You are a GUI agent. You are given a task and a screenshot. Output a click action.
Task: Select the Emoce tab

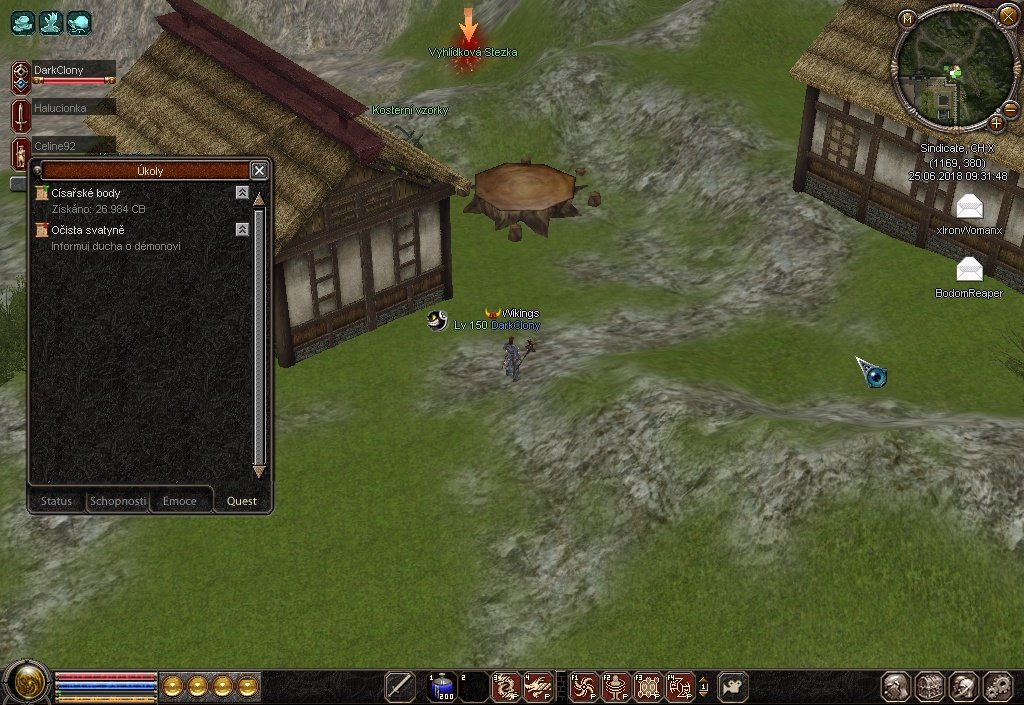(x=180, y=501)
